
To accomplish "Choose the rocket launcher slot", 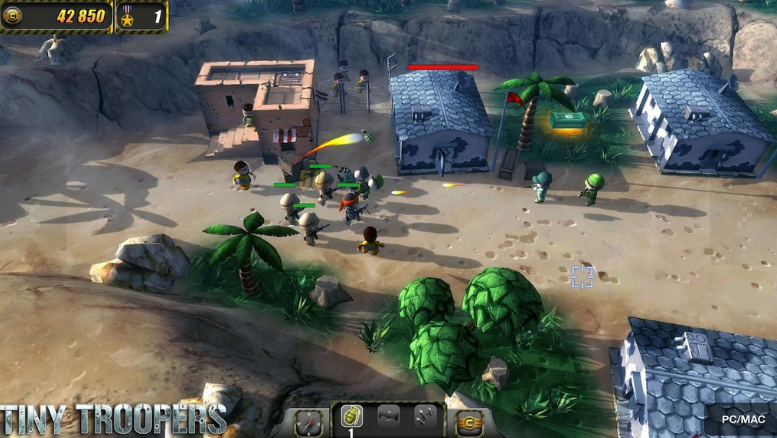I will pyautogui.click(x=388, y=418).
